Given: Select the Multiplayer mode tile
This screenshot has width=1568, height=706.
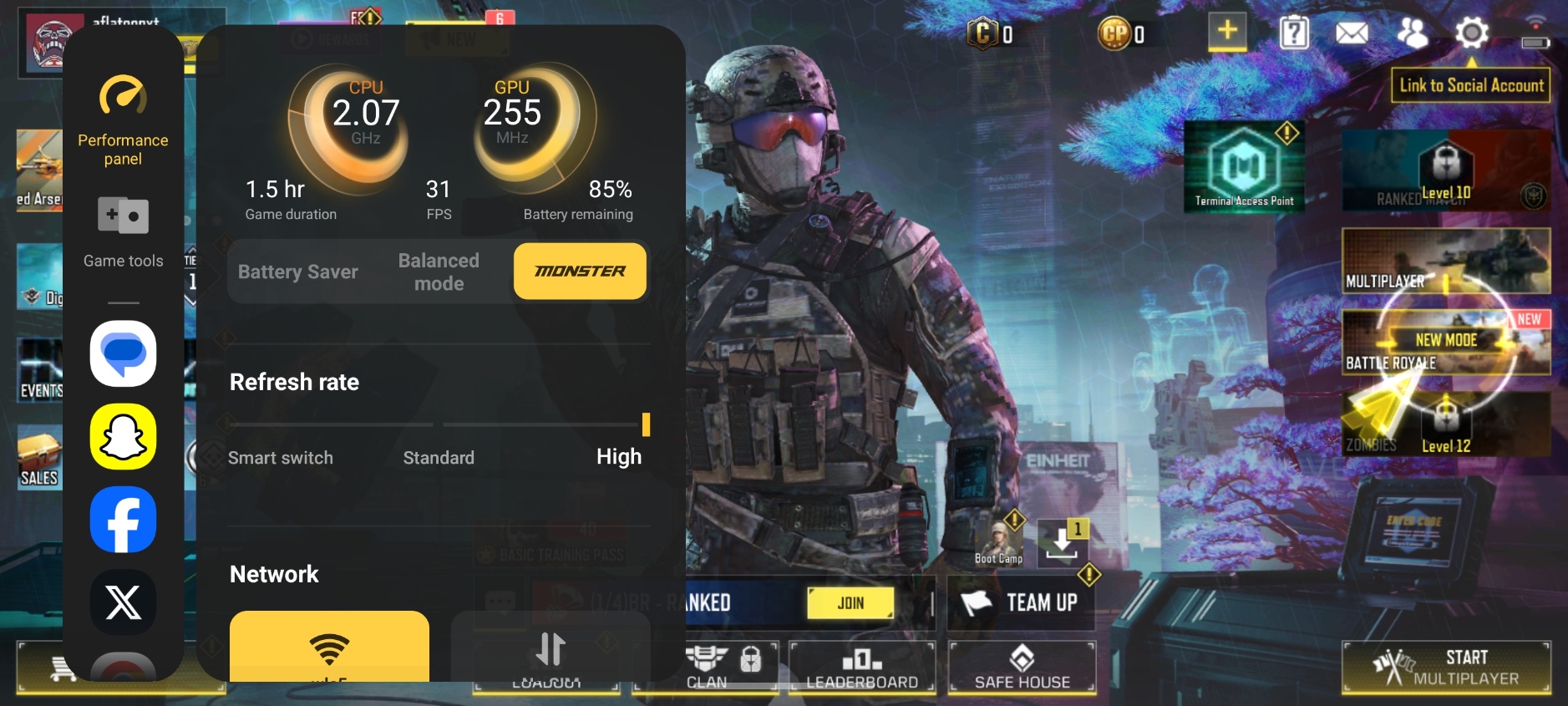Looking at the screenshot, I should (1445, 261).
